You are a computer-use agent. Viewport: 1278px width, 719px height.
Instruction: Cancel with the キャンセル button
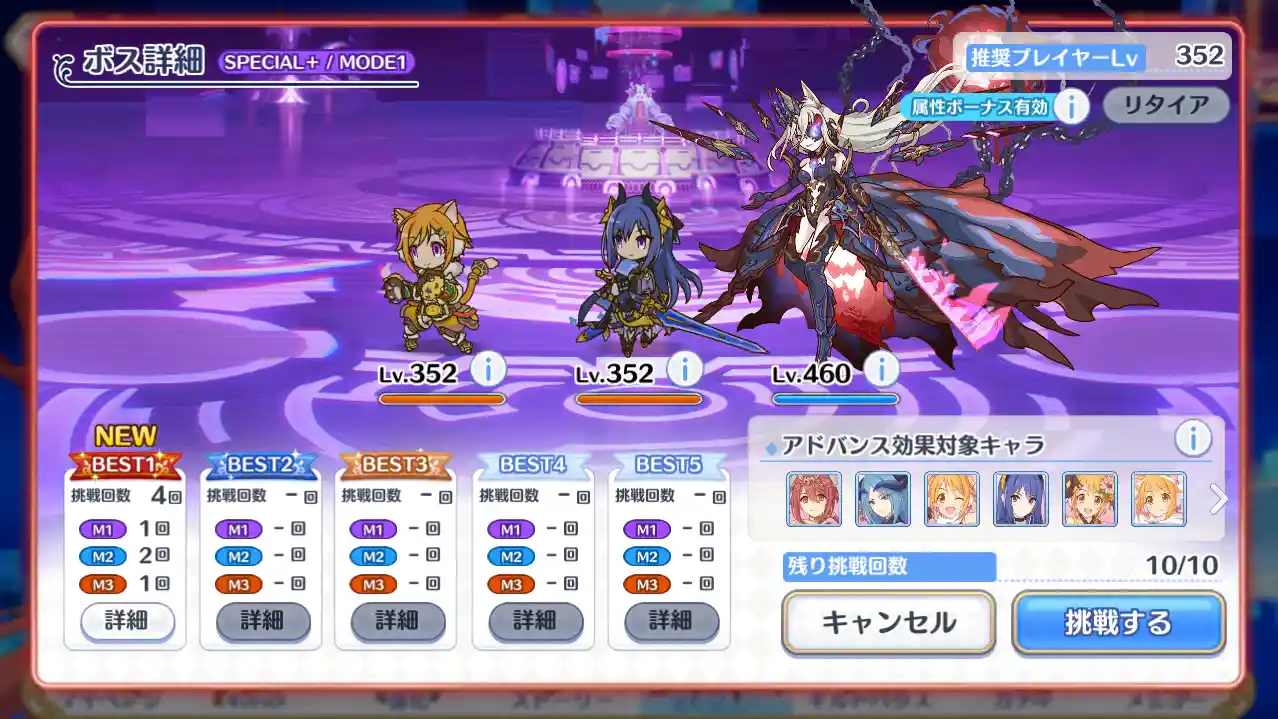pyautogui.click(x=888, y=623)
